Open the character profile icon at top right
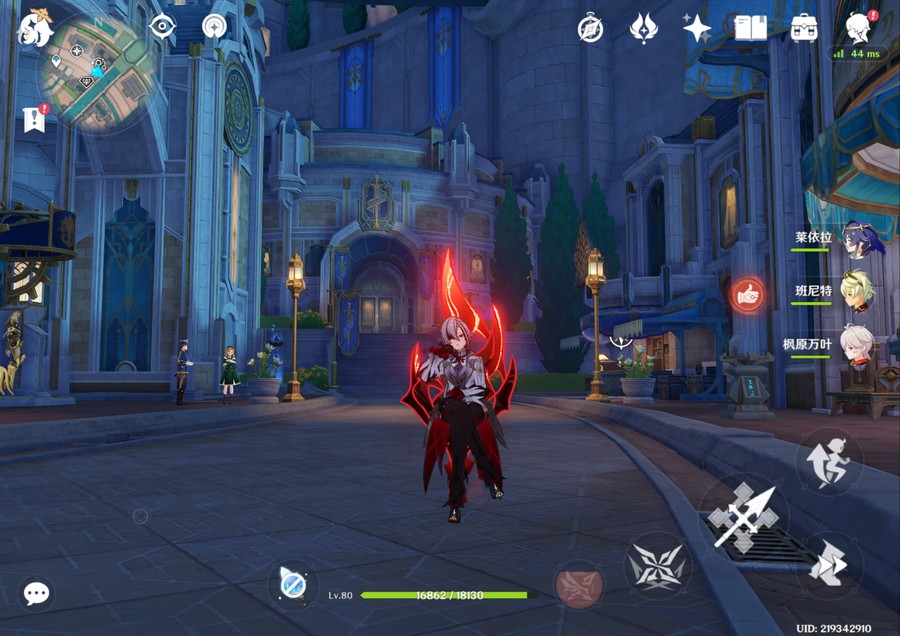 pos(857,27)
